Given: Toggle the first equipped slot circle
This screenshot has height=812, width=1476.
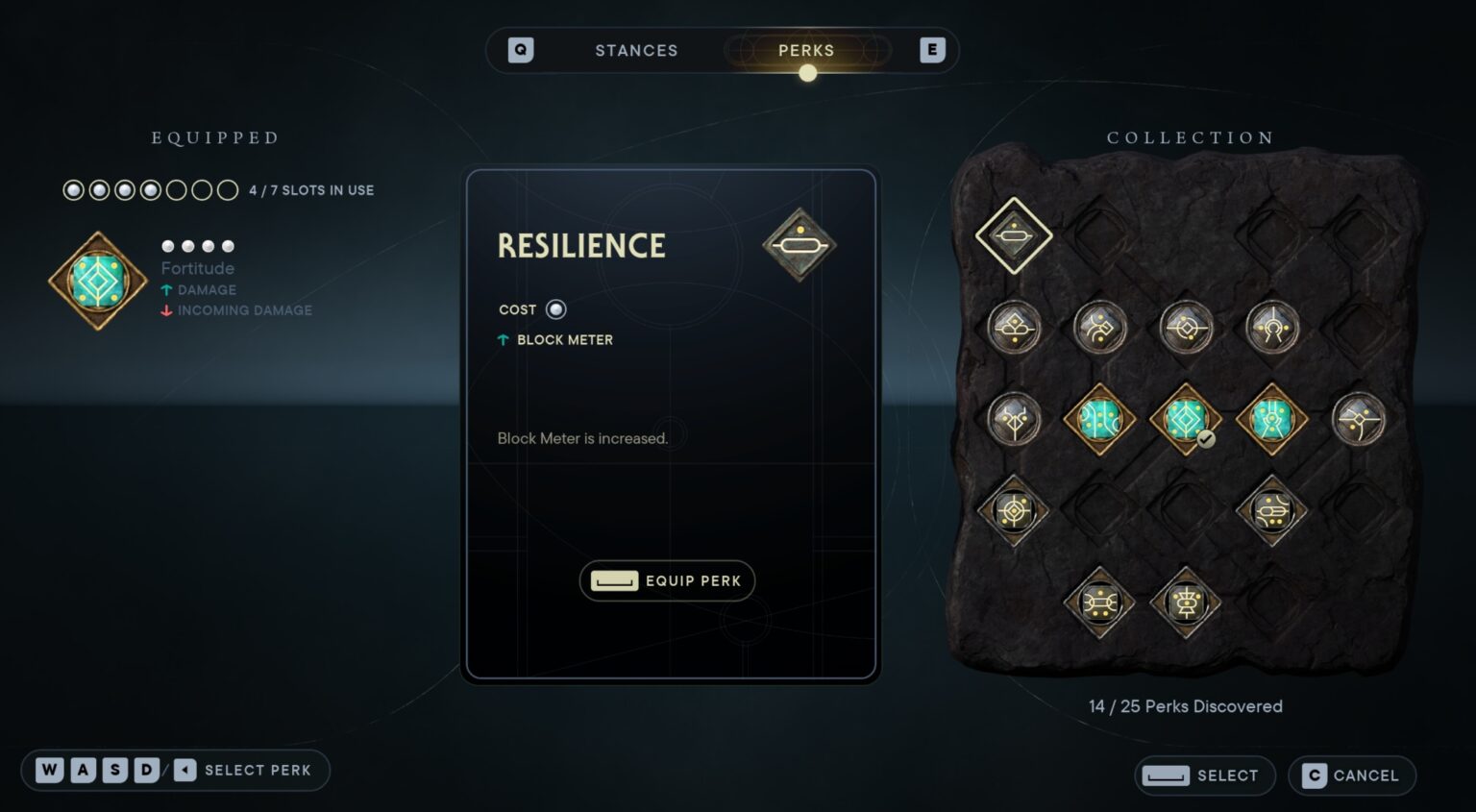Looking at the screenshot, I should click(x=73, y=189).
